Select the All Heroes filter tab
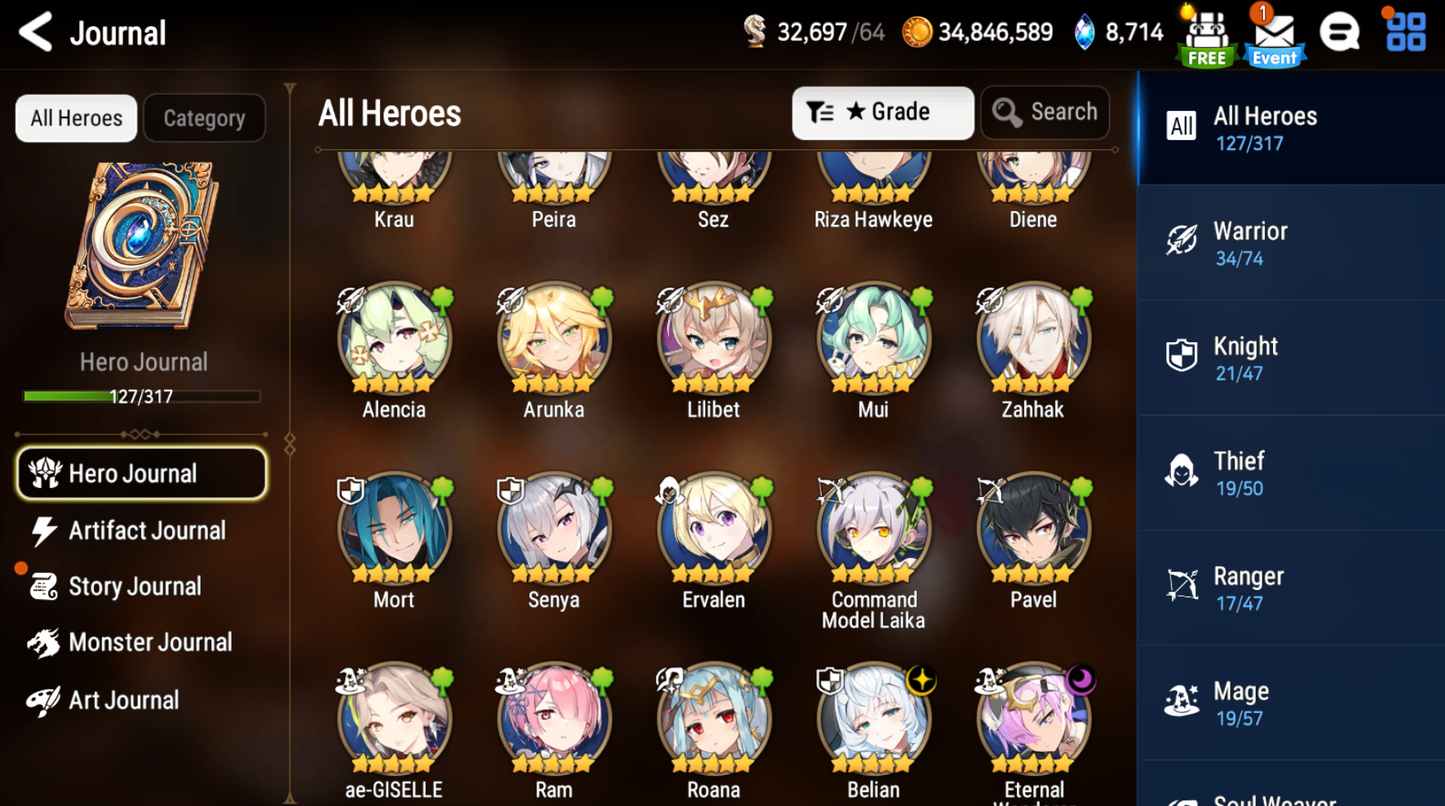The height and width of the screenshot is (806, 1445). click(75, 117)
